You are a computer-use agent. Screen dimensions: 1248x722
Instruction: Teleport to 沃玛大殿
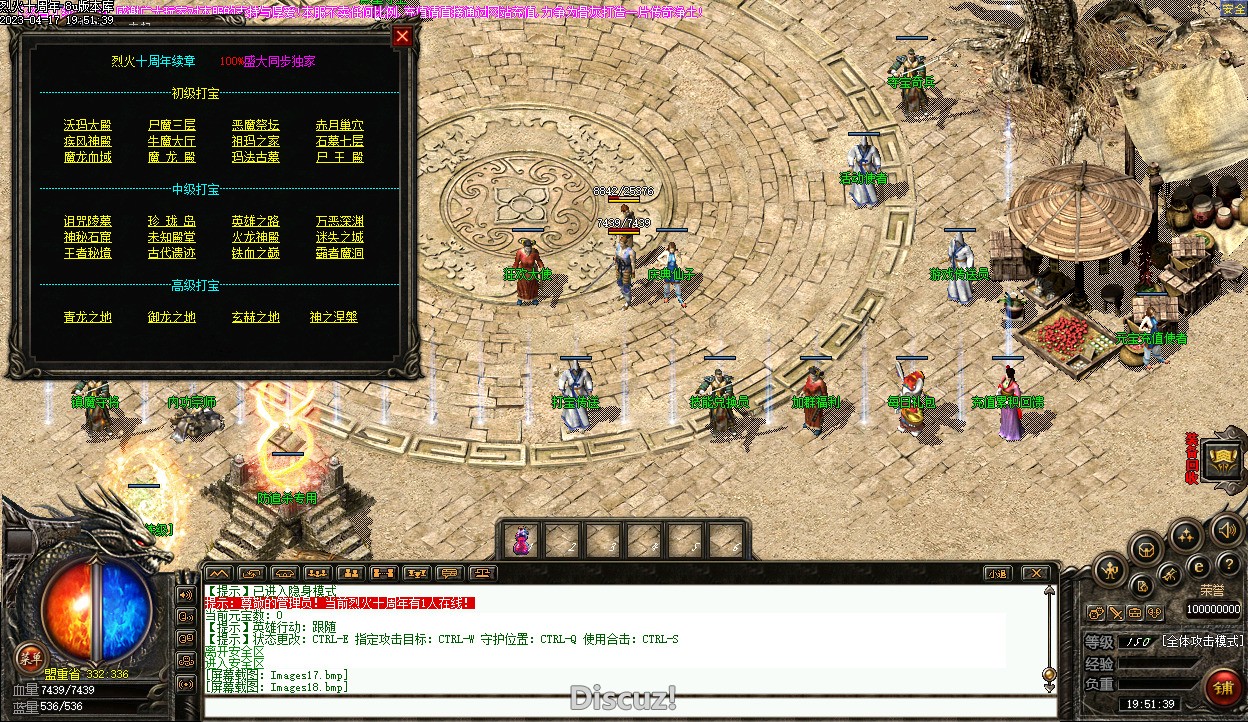(x=88, y=125)
